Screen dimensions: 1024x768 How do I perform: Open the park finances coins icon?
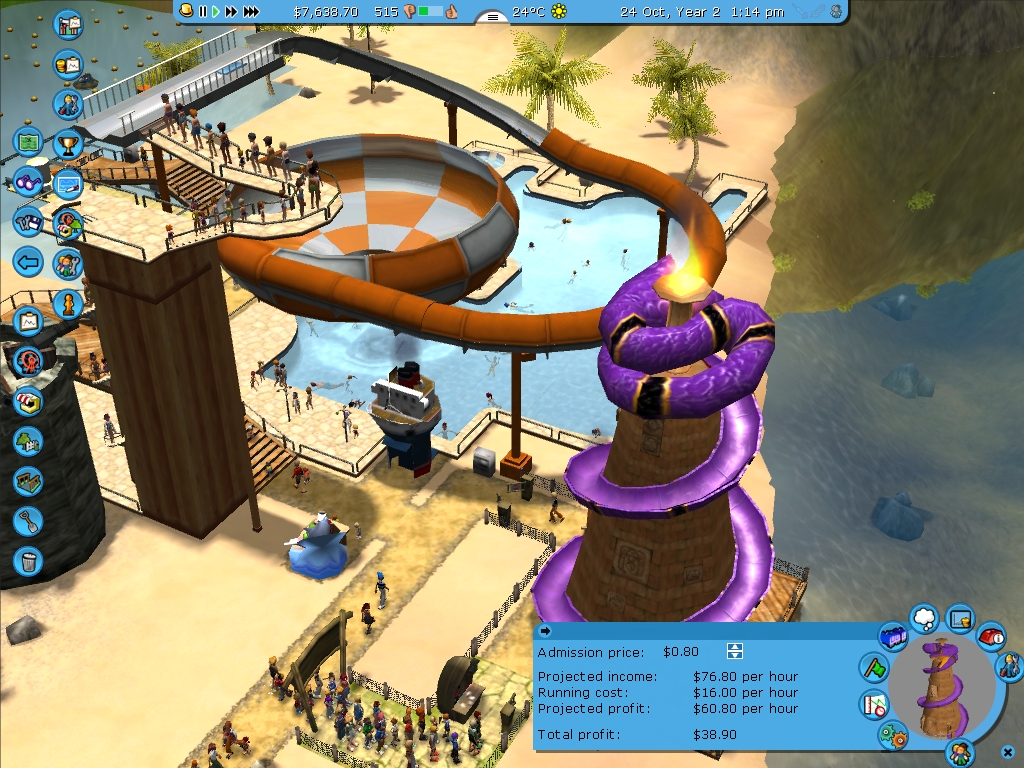68,64
